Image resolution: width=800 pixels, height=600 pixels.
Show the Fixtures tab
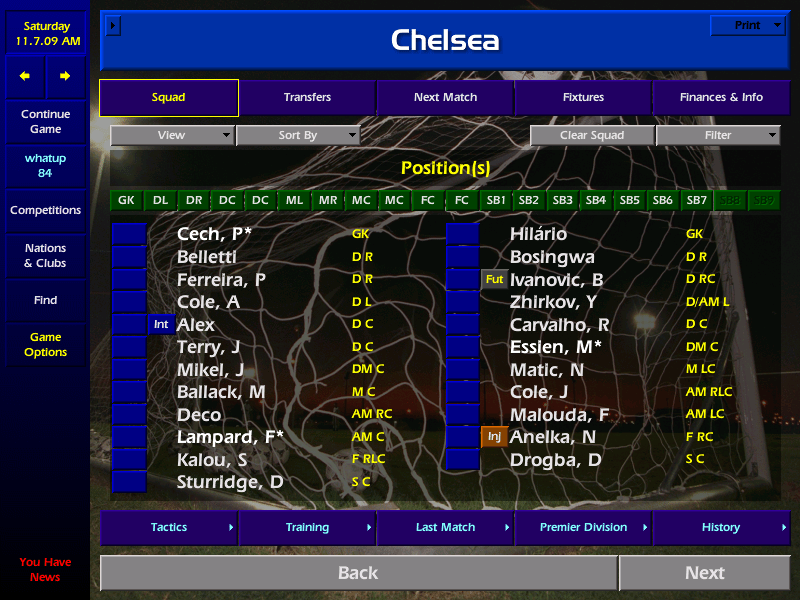tap(583, 98)
